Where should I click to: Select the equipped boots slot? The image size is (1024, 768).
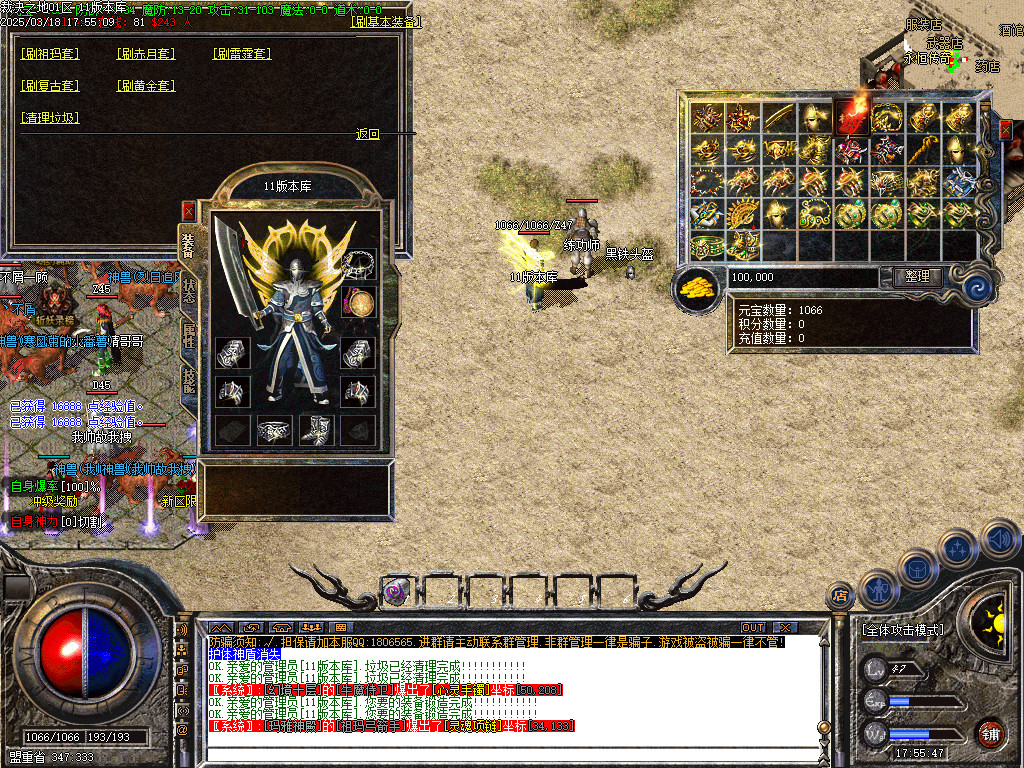click(316, 429)
